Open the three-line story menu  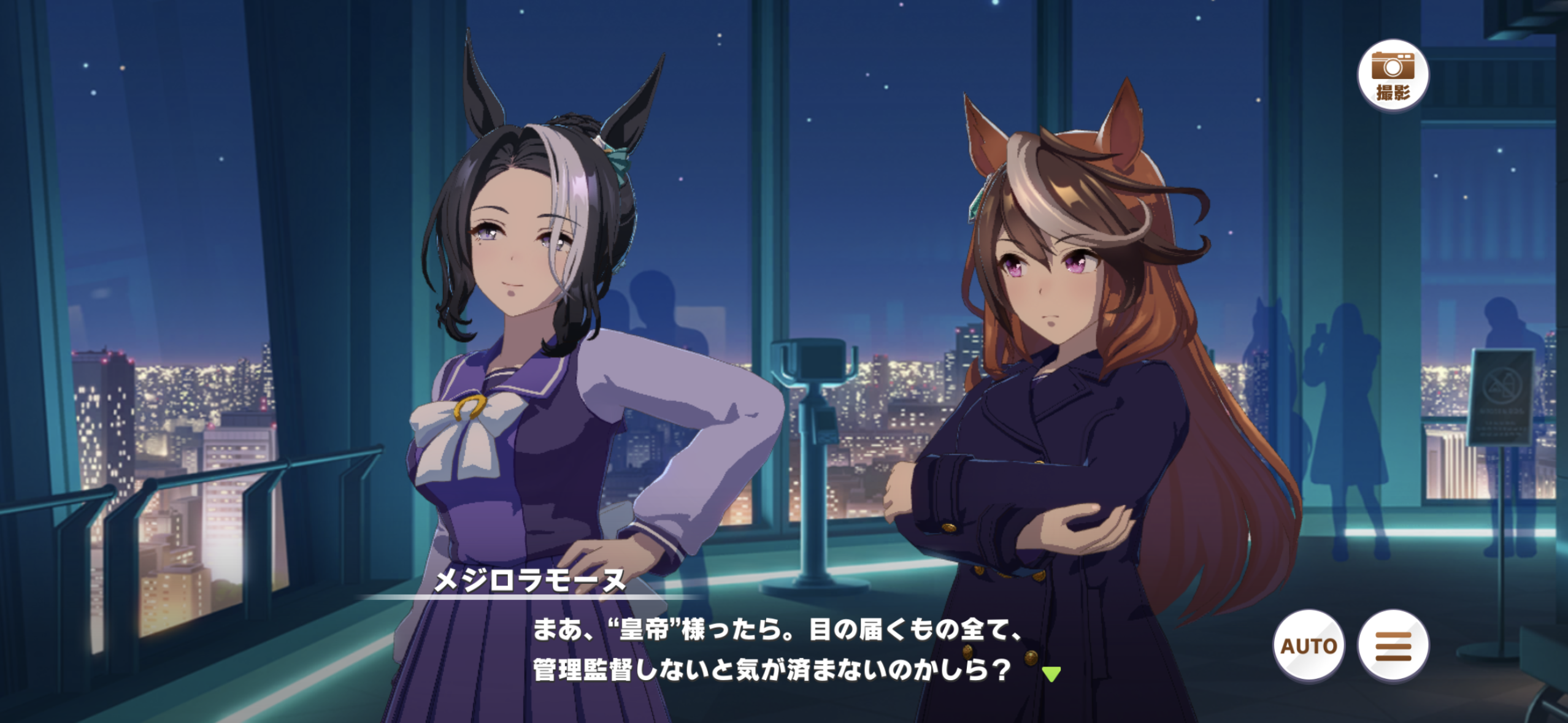coord(1393,646)
